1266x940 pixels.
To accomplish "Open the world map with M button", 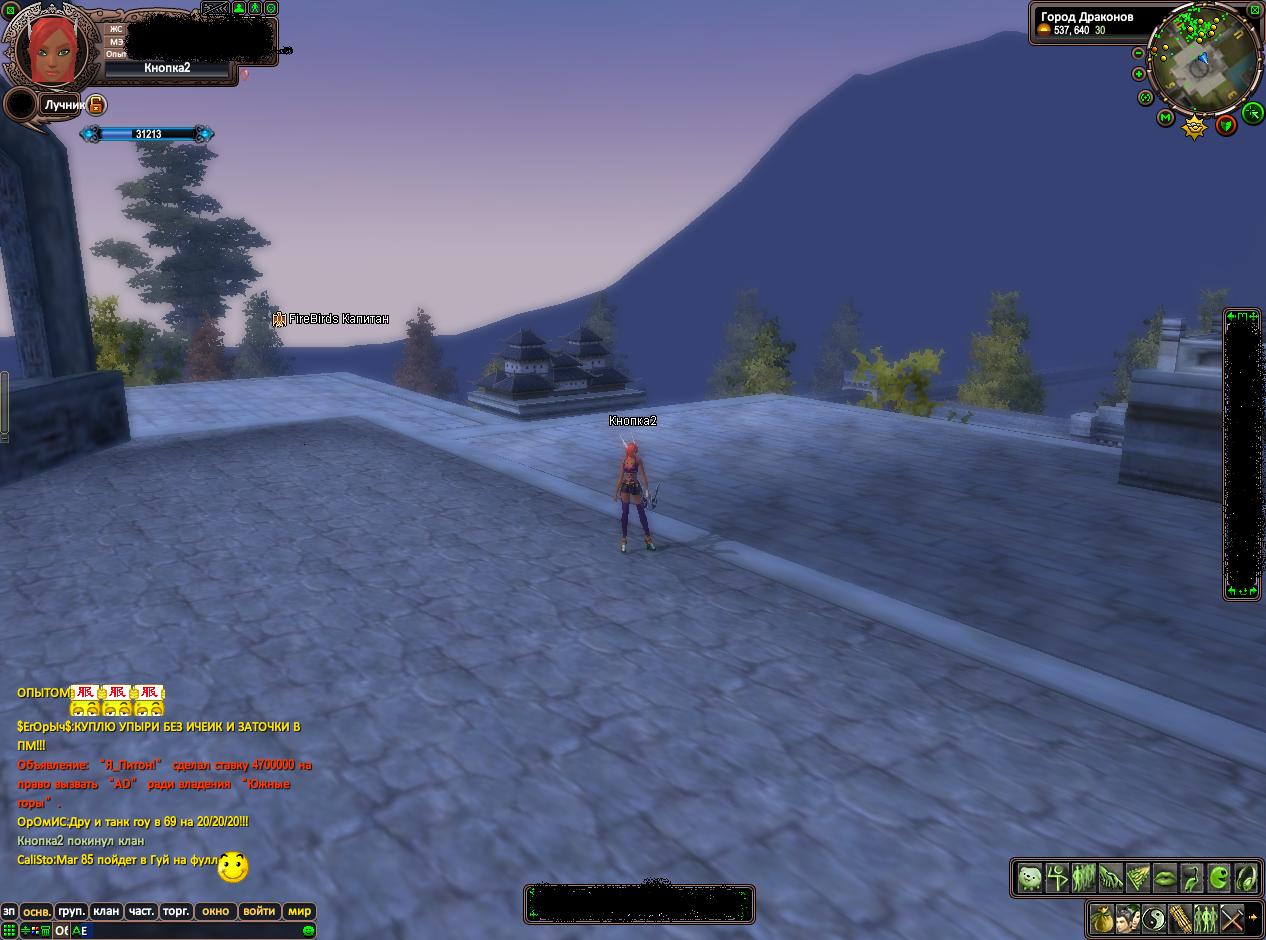I will (x=1165, y=118).
